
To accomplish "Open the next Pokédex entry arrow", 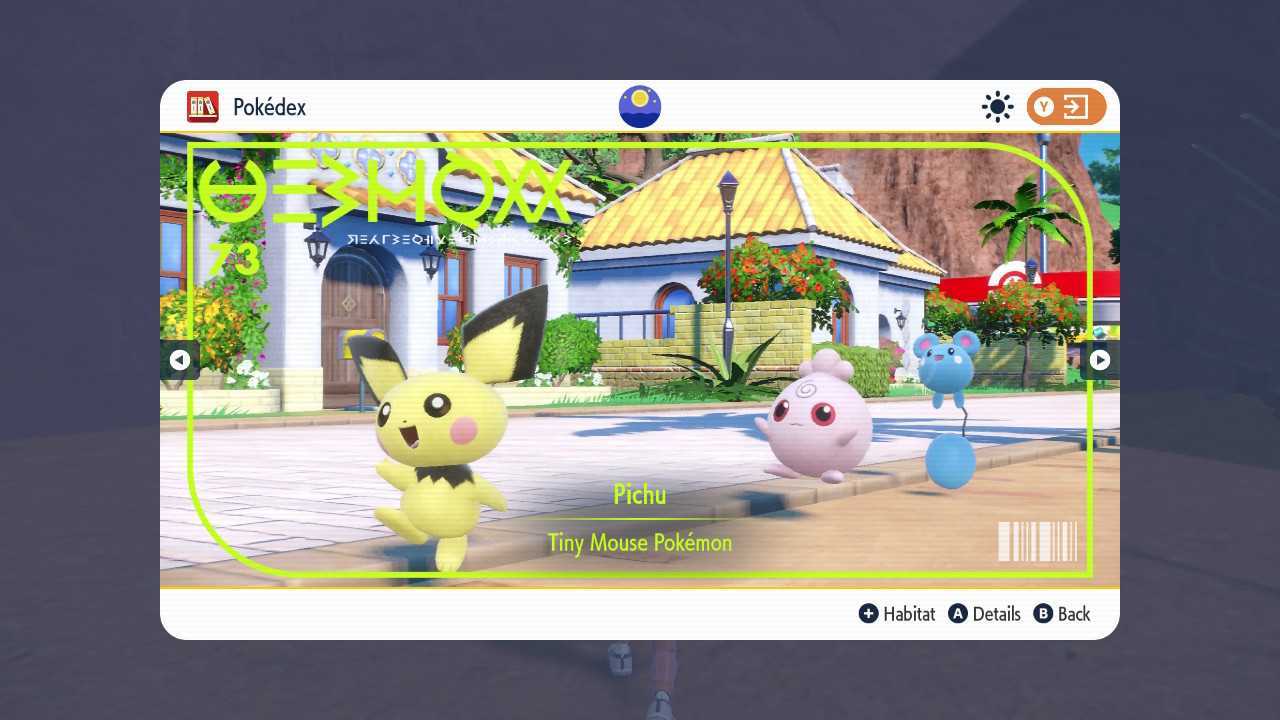I will click(1099, 359).
